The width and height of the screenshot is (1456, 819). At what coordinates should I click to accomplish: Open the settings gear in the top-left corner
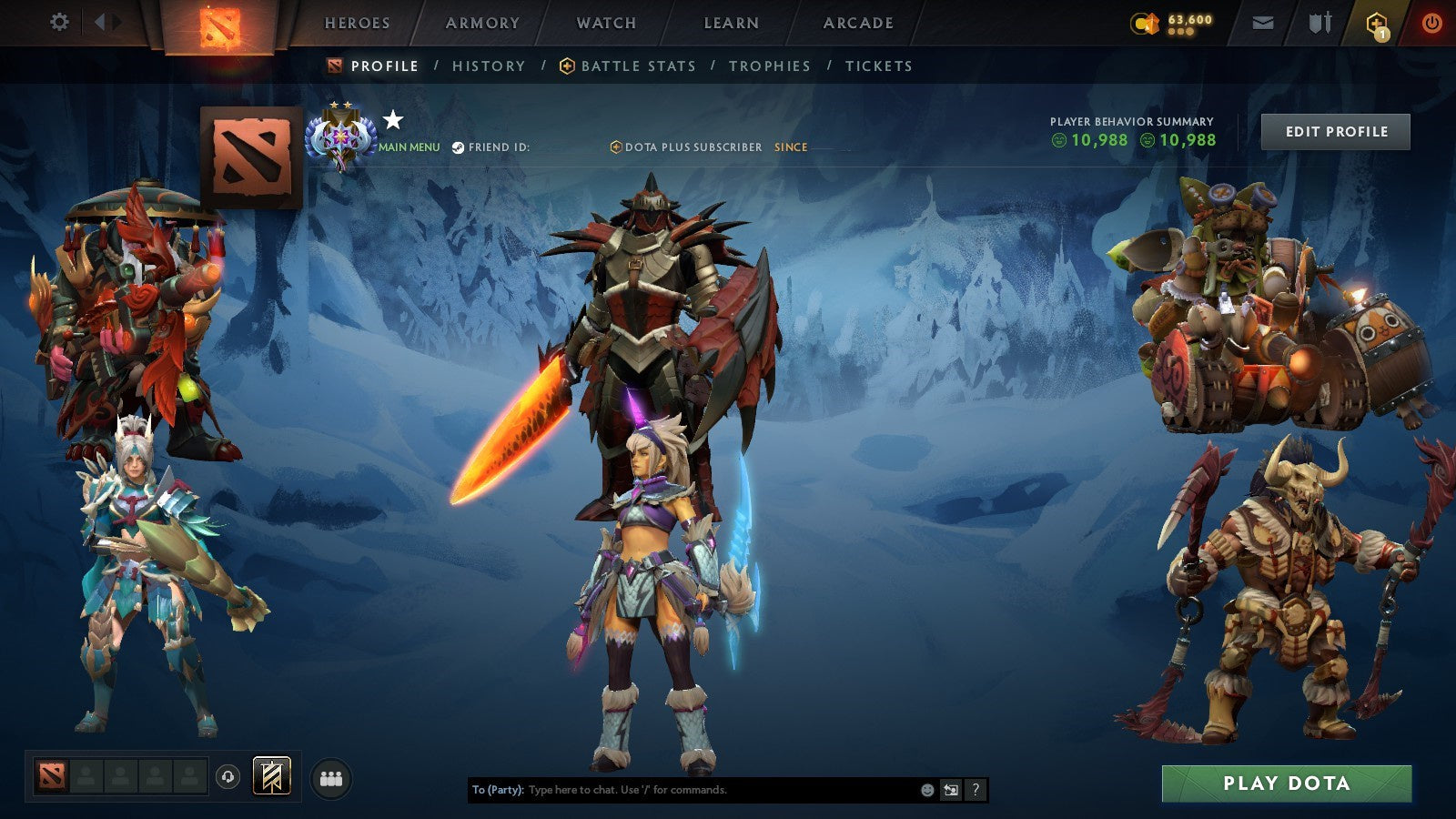pos(60,20)
